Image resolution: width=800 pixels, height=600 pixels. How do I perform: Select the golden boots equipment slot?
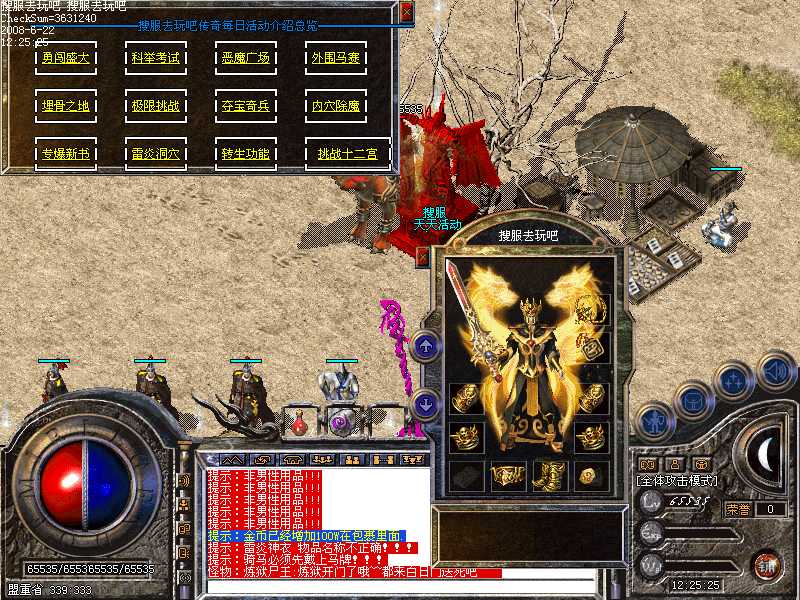(548, 475)
